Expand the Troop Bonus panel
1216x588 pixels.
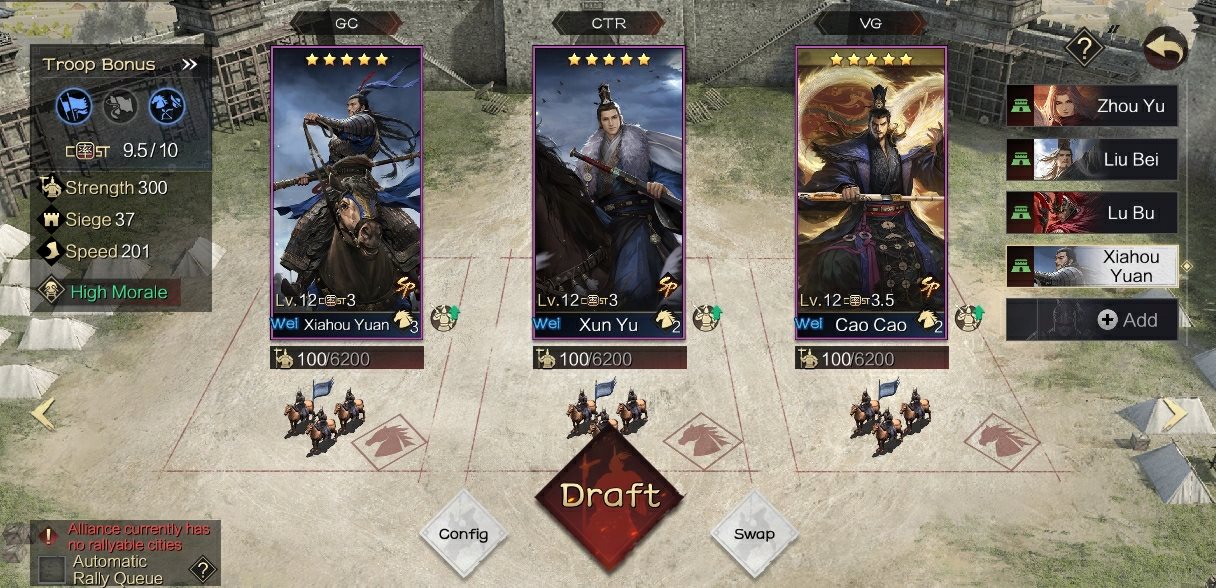click(x=190, y=65)
